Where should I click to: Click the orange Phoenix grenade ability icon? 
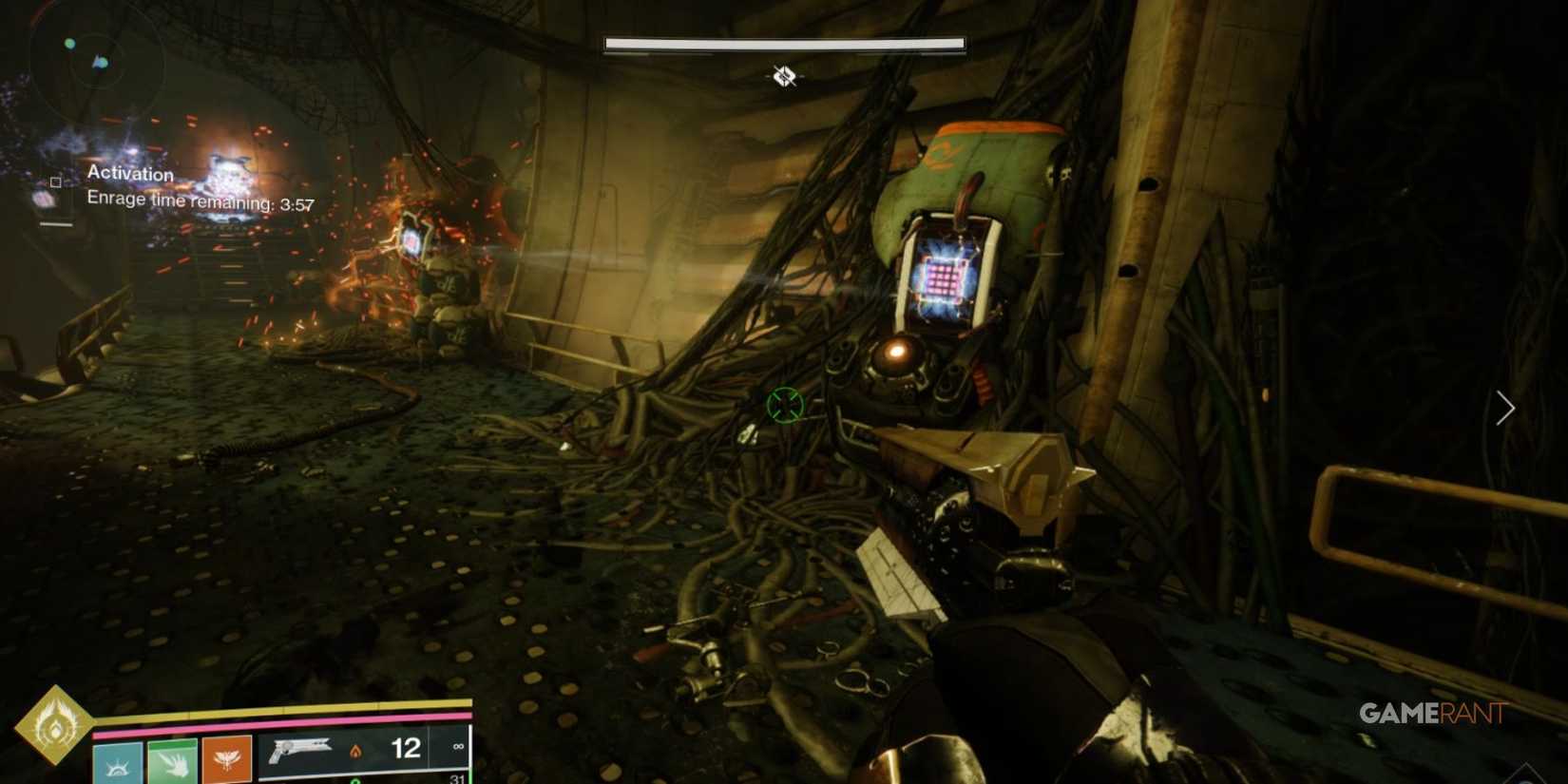(225, 760)
